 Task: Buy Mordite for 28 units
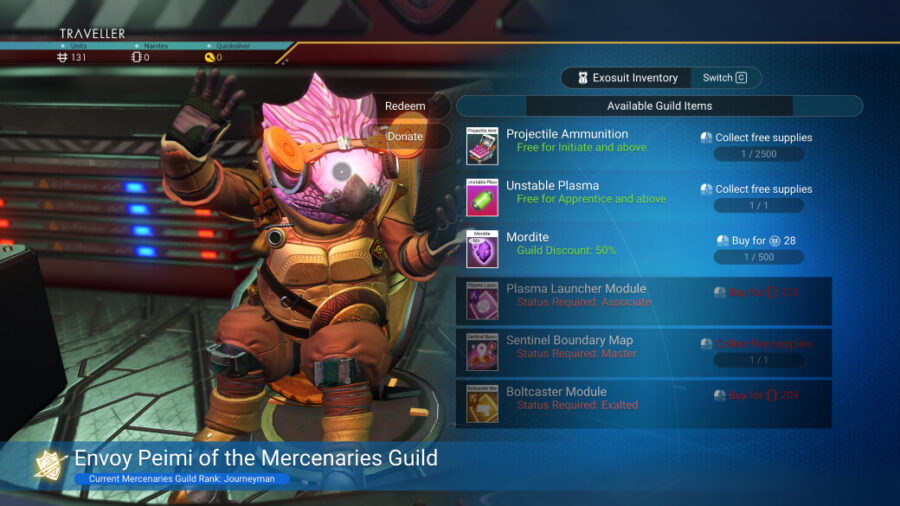pos(757,241)
